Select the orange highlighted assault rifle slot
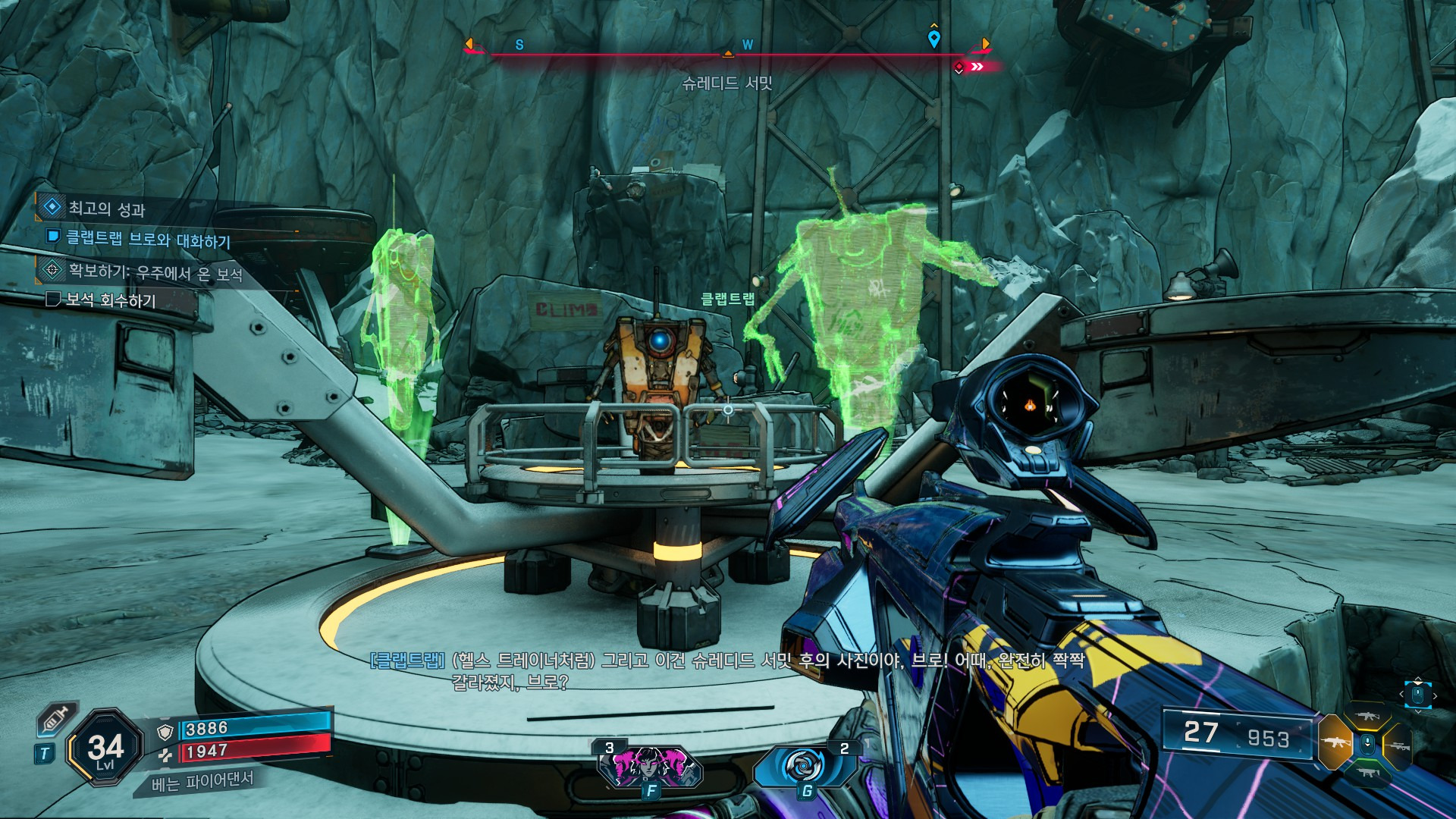This screenshot has width=1456, height=819. 1335,742
